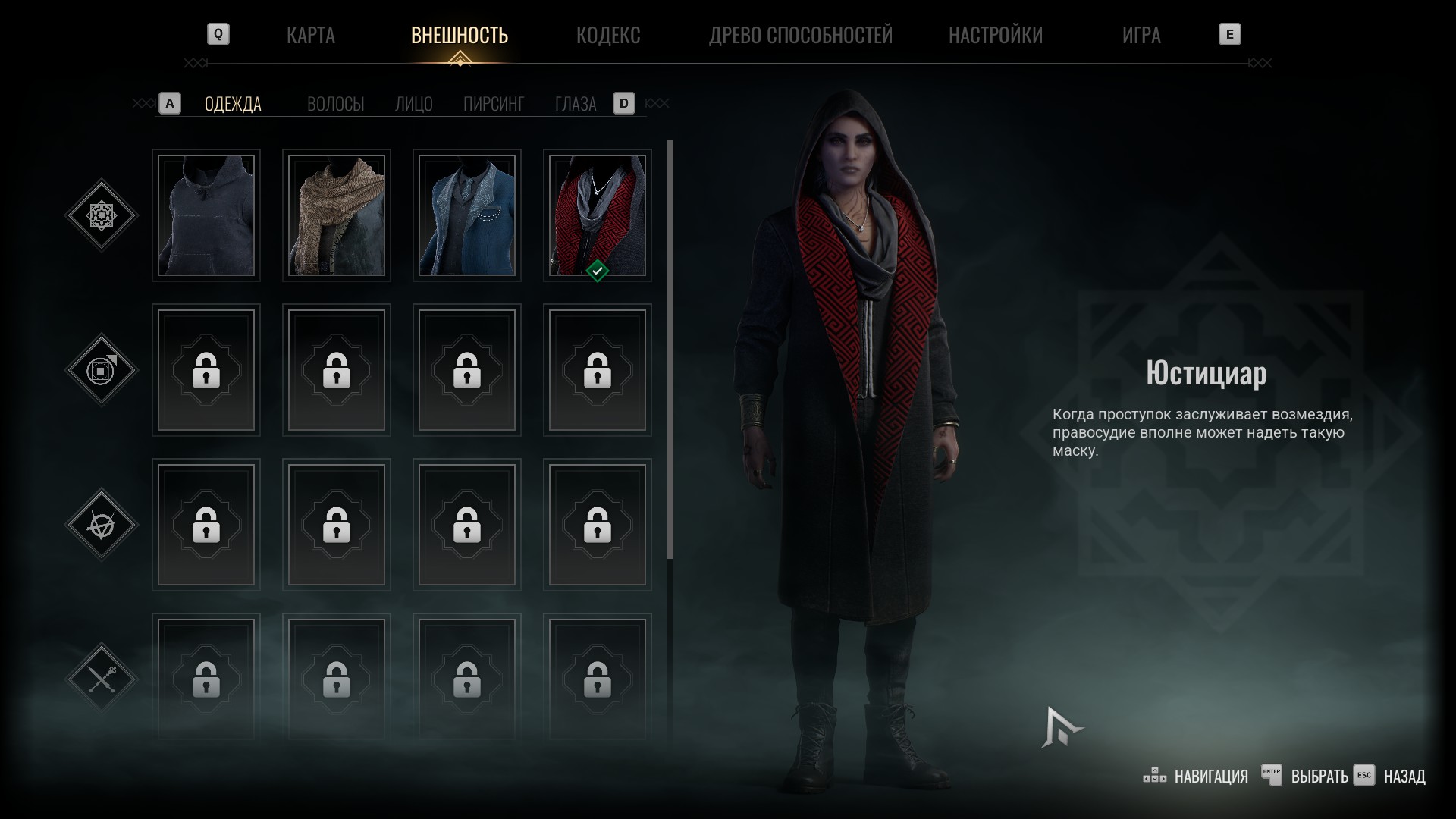Switch to the Кодекс tab
Image resolution: width=1456 pixels, height=819 pixels.
[x=607, y=35]
